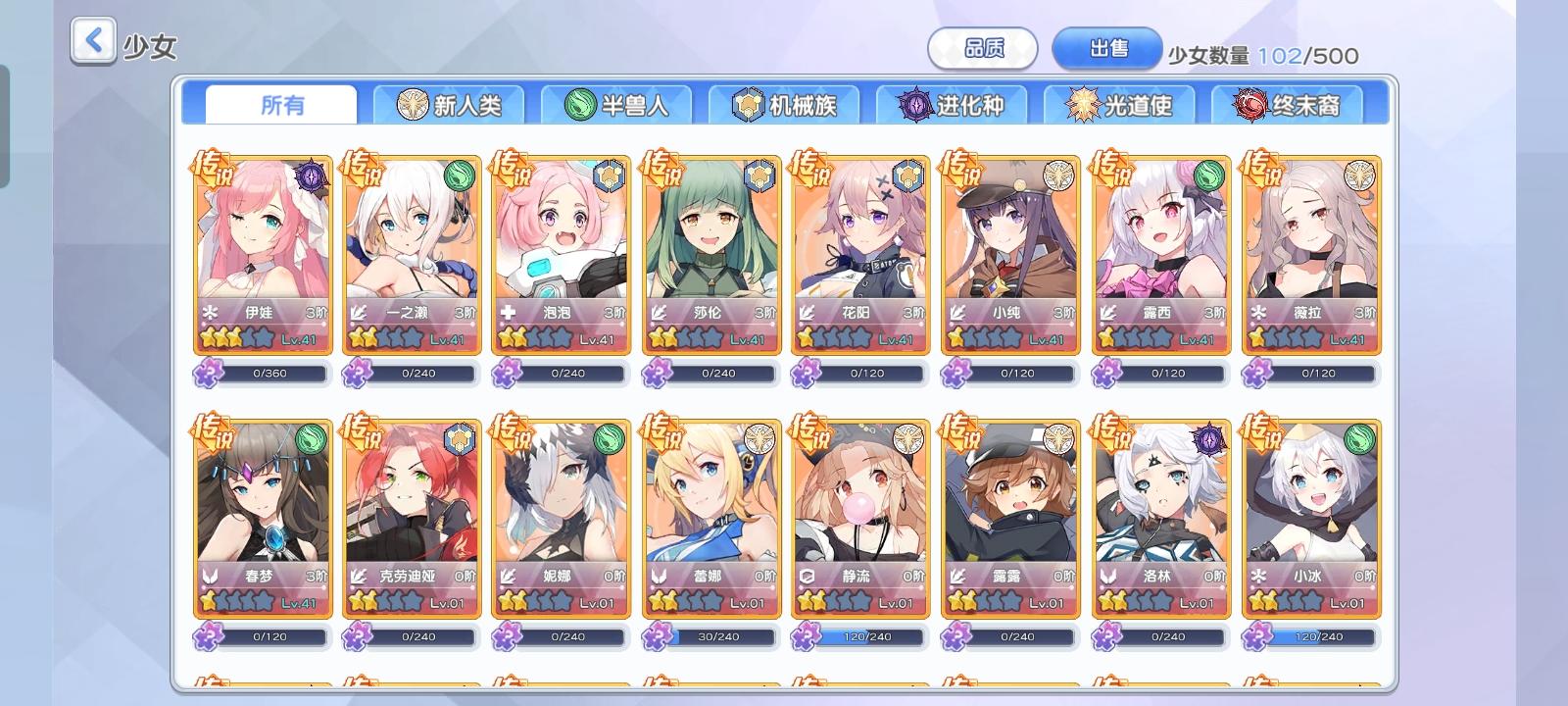Screen dimensions: 1568x706
Task: Click the sun-shaped 光道使 faction icon
Action: coord(1083,105)
